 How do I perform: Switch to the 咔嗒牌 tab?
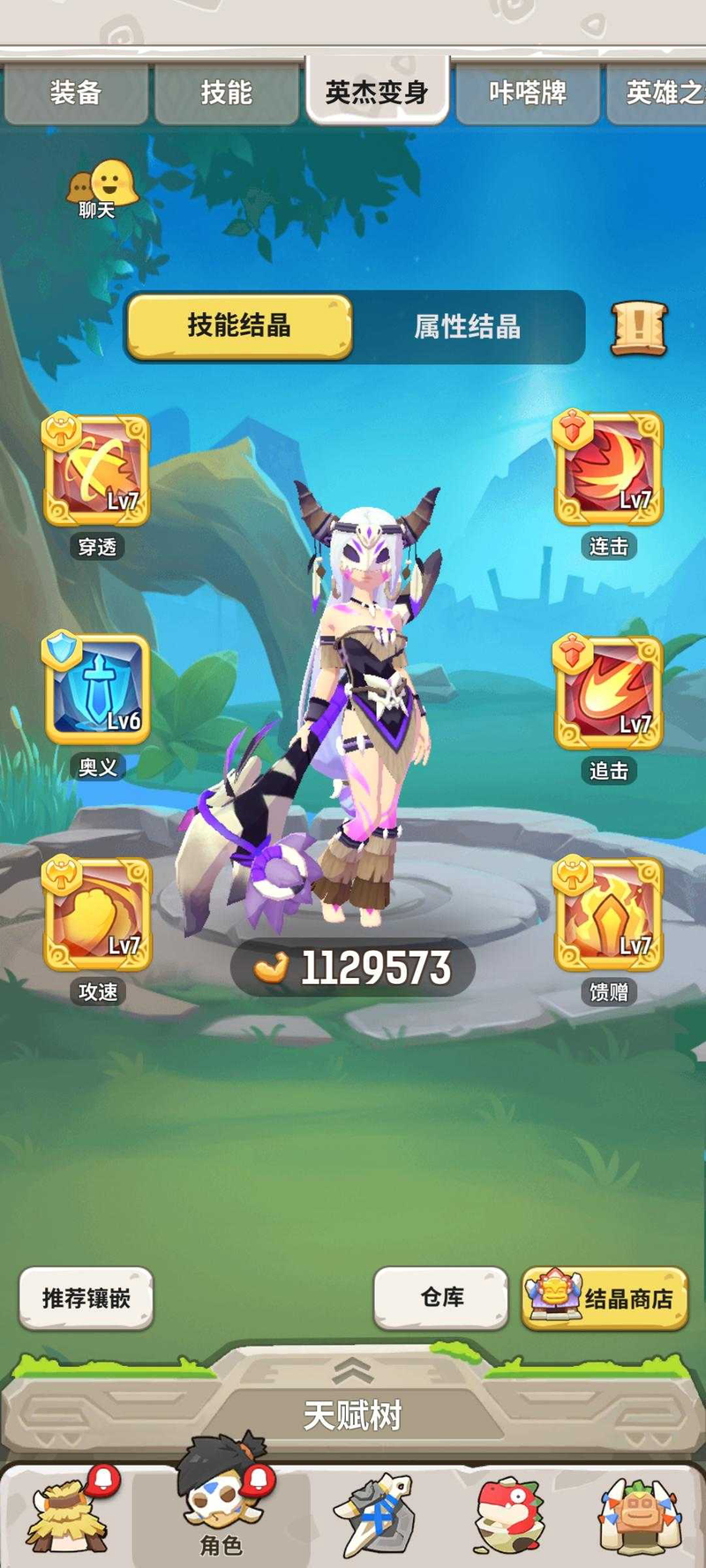[x=527, y=93]
